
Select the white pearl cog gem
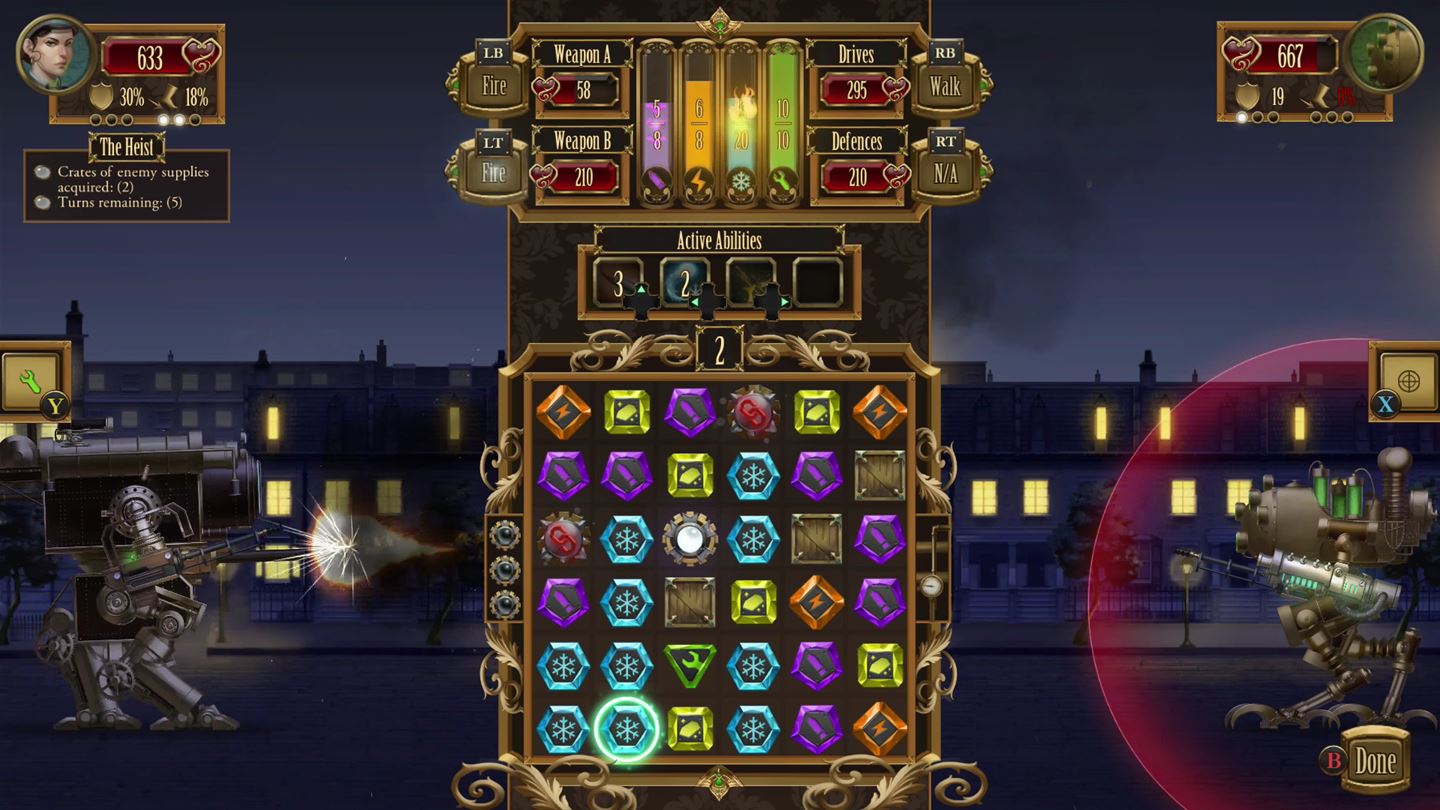point(690,538)
